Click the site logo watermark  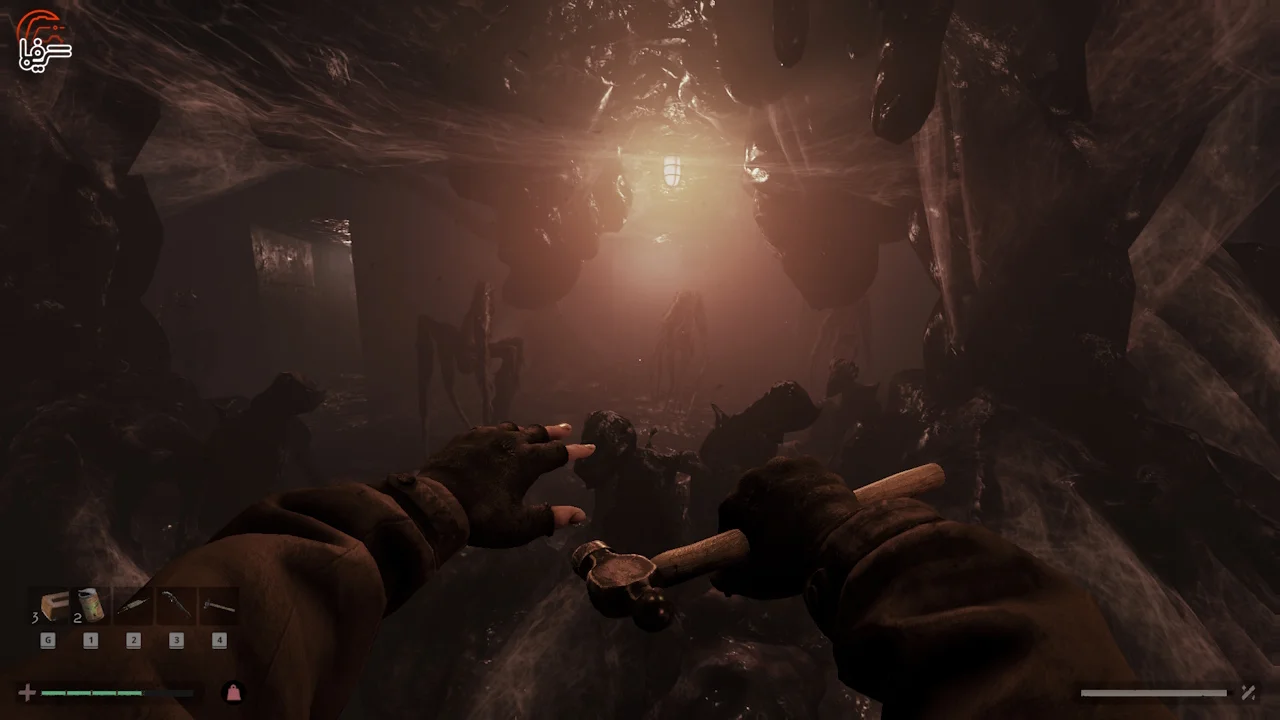(x=44, y=41)
